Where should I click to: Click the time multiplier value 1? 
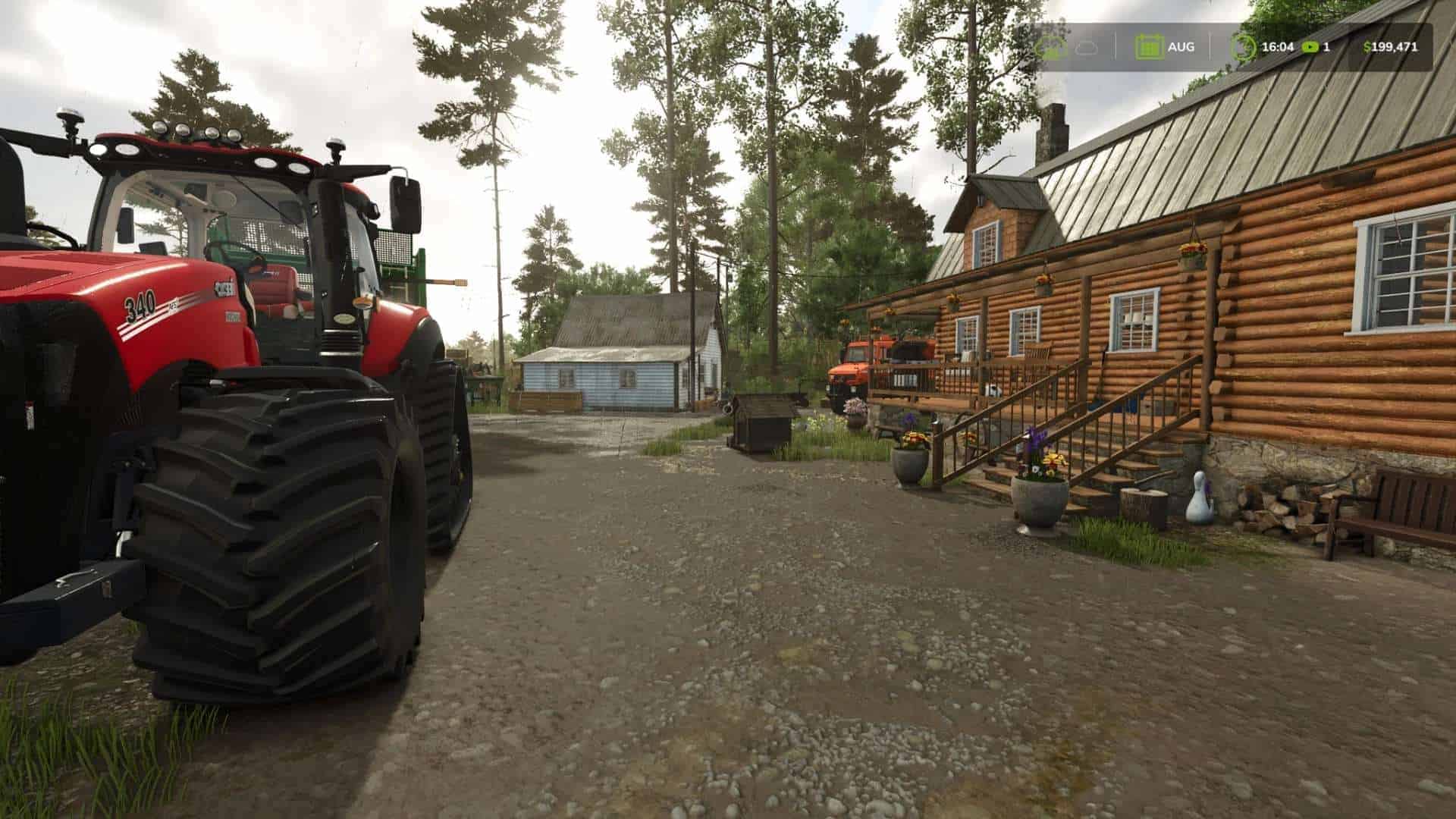pos(1326,46)
